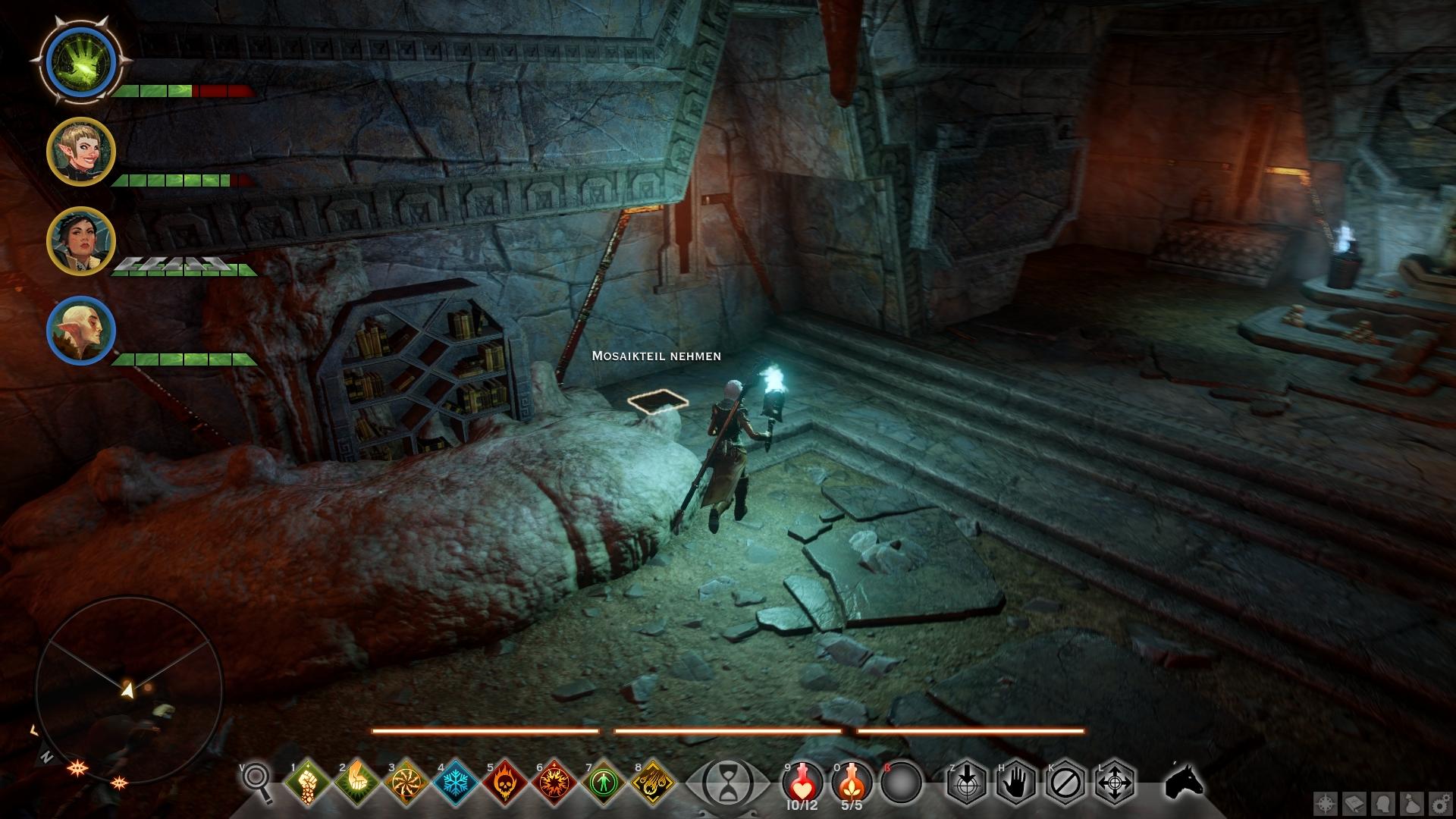This screenshot has height=819, width=1456.
Task: Select the move-to crosshair party command
Action: [x=1115, y=782]
